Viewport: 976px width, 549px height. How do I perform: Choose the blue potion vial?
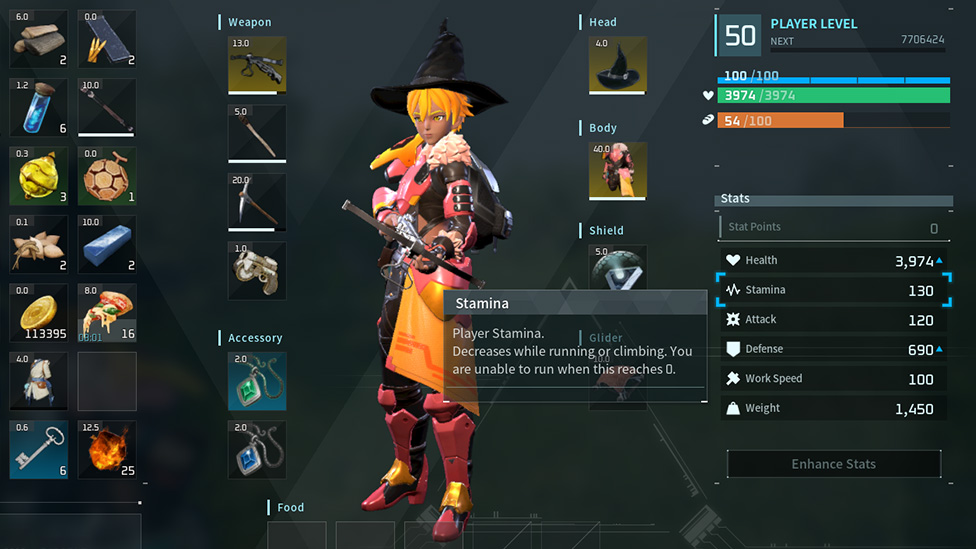(39, 108)
